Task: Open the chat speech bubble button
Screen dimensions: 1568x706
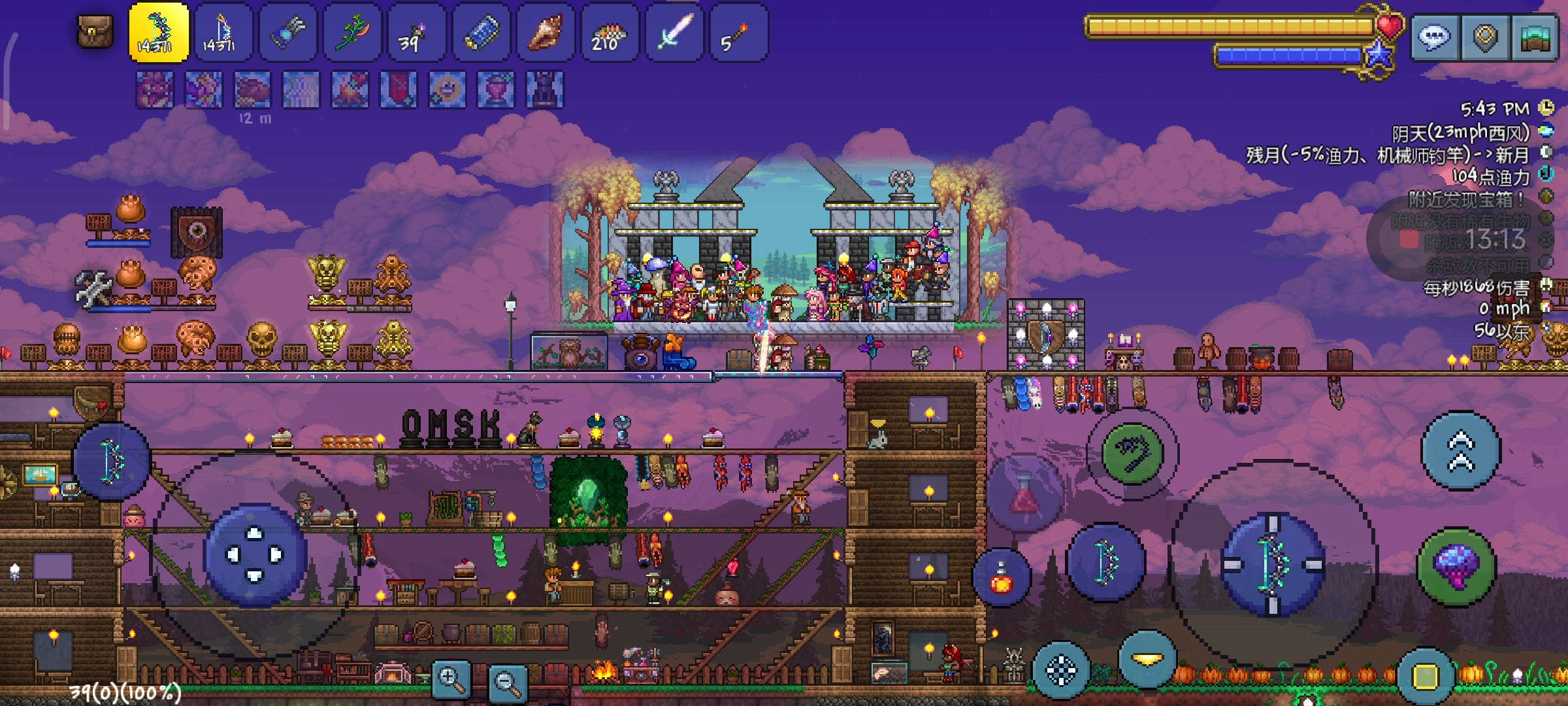Action: tap(1434, 38)
